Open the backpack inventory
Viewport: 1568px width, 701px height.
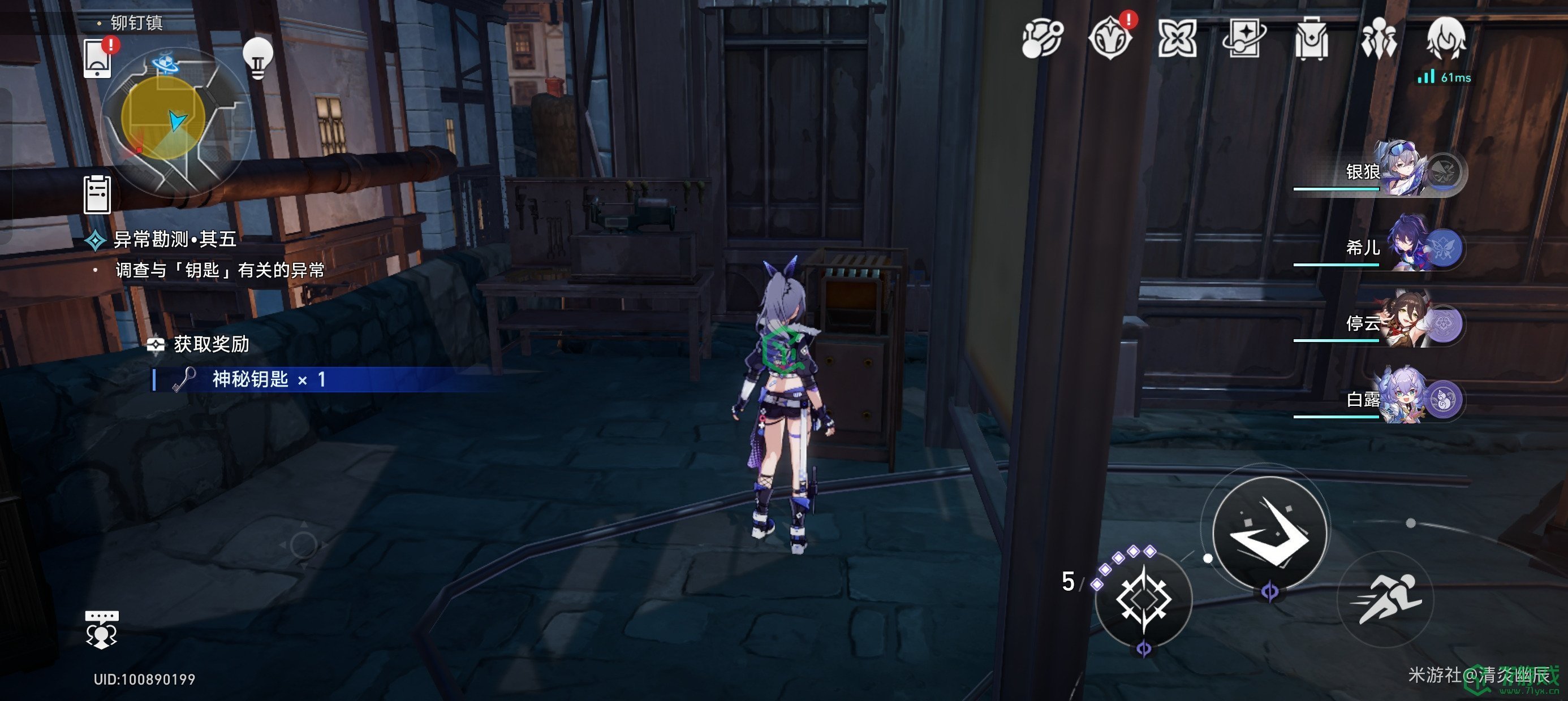[1311, 39]
